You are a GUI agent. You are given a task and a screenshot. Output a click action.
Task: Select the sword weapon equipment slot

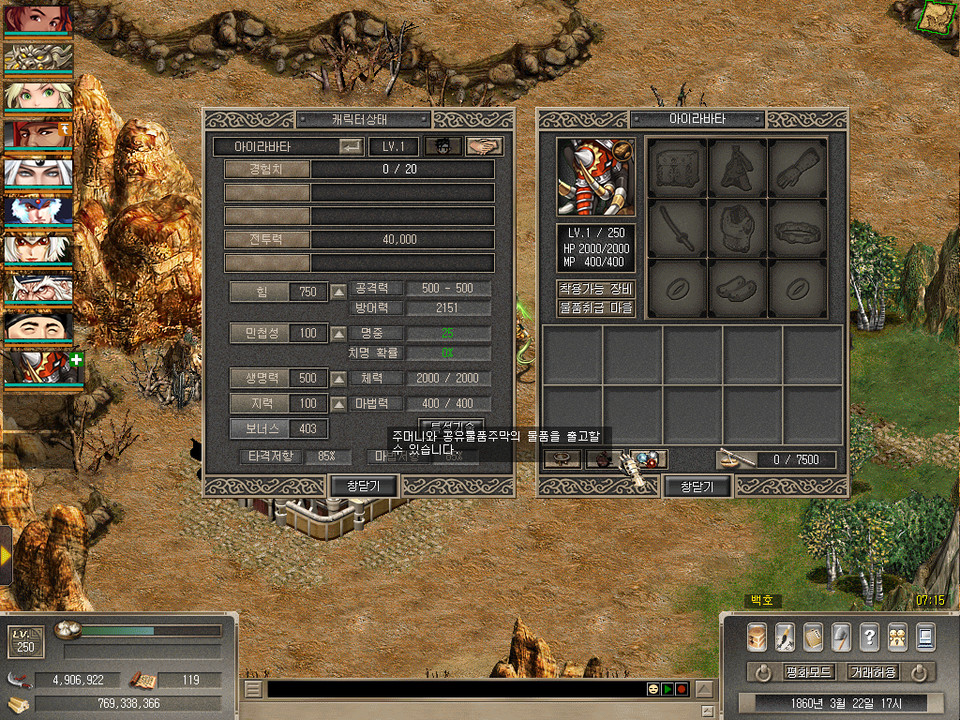(678, 228)
